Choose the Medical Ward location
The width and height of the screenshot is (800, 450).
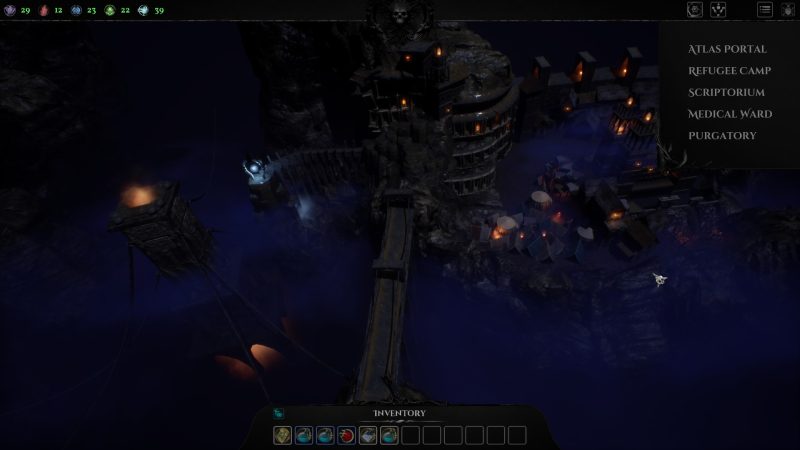coord(729,114)
